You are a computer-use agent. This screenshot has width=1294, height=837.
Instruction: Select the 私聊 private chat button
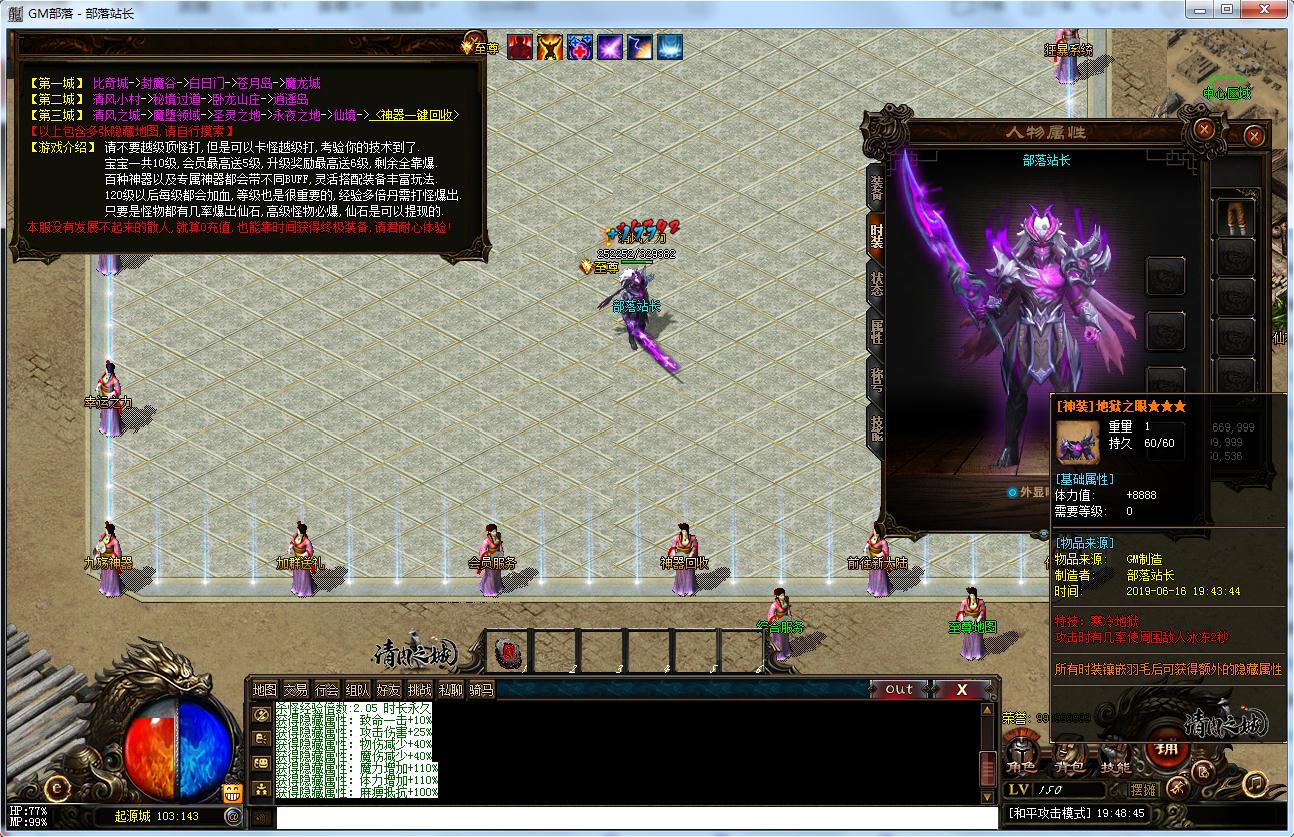tap(450, 689)
